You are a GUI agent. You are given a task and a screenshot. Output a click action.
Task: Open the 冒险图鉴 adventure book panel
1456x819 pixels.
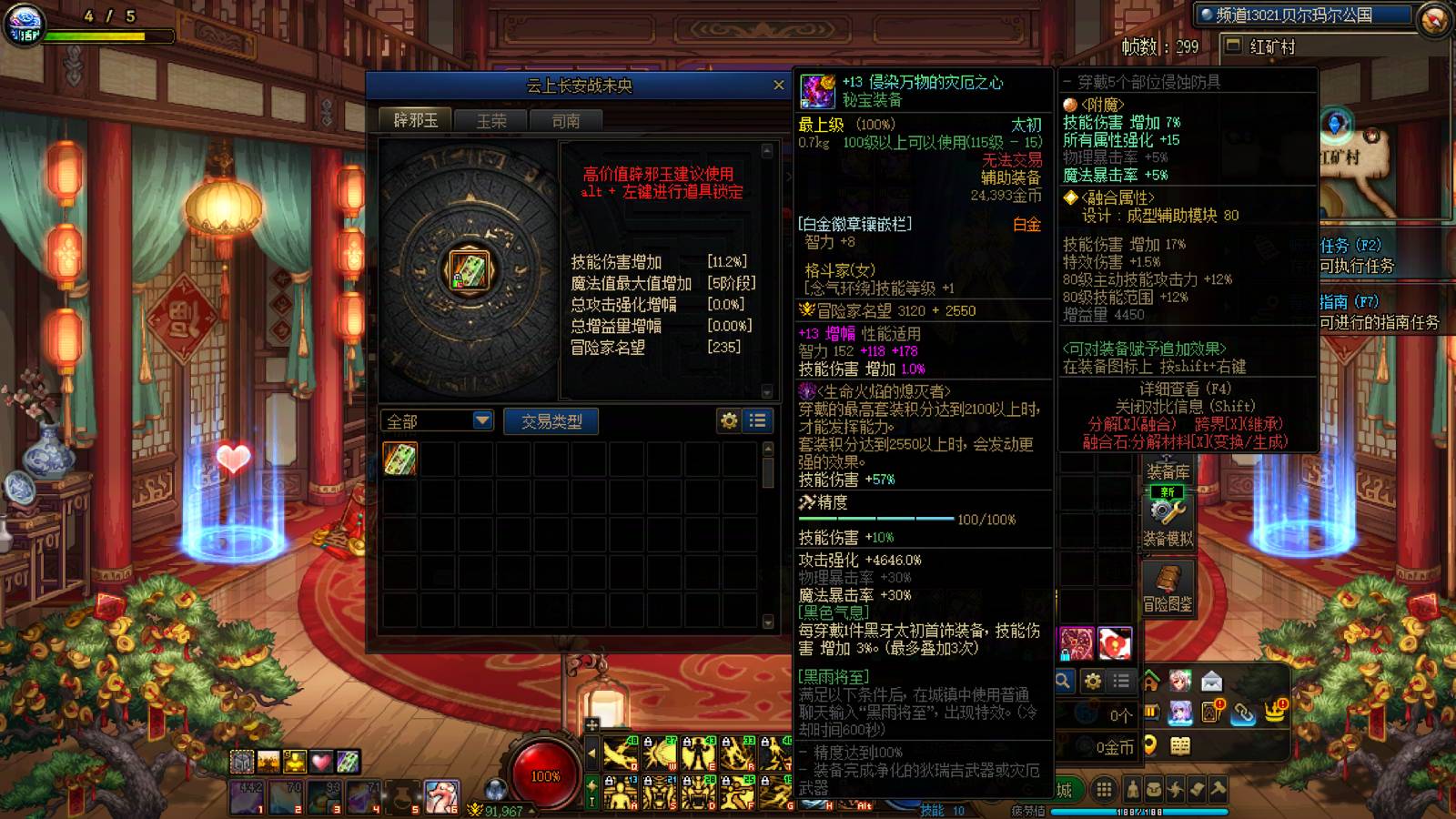coord(1168,587)
